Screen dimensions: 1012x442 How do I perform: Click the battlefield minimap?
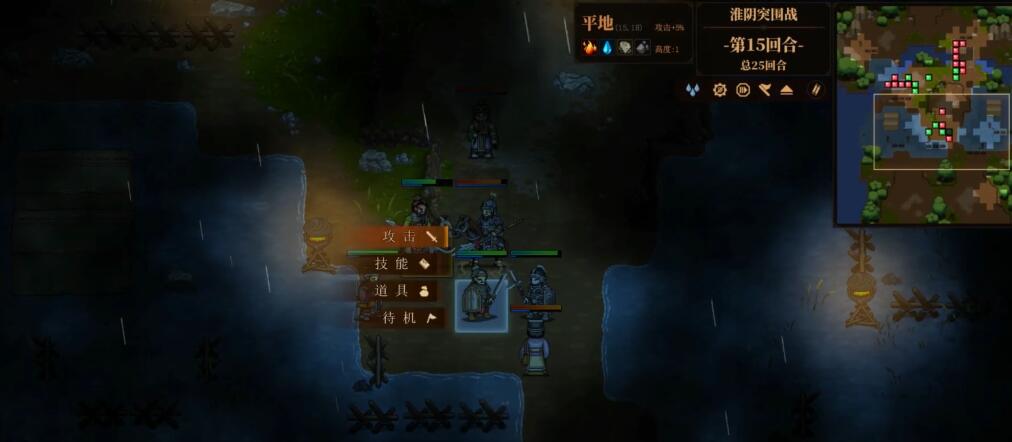coord(922,113)
